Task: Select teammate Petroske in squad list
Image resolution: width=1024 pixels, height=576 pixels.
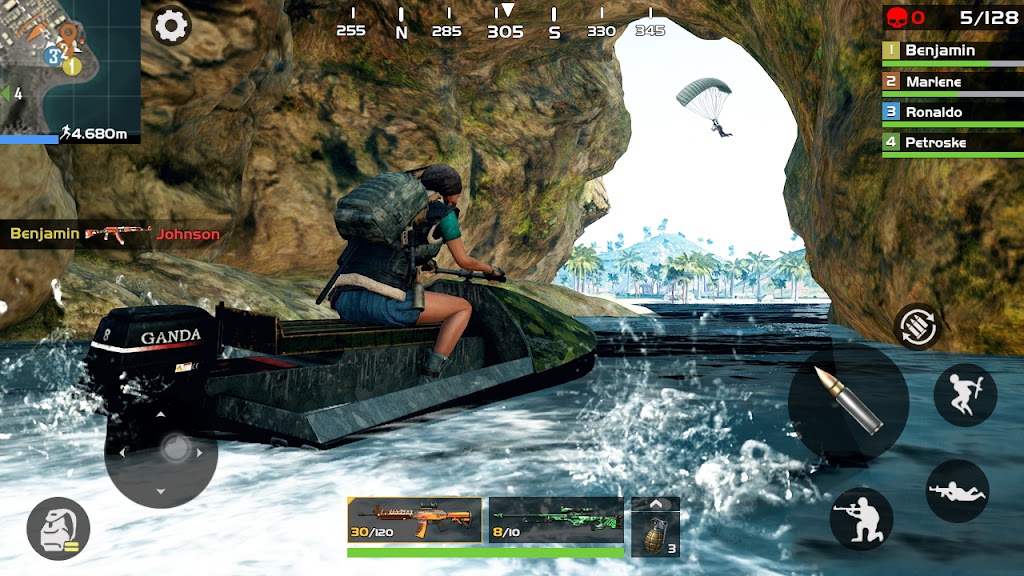Action: [x=952, y=143]
